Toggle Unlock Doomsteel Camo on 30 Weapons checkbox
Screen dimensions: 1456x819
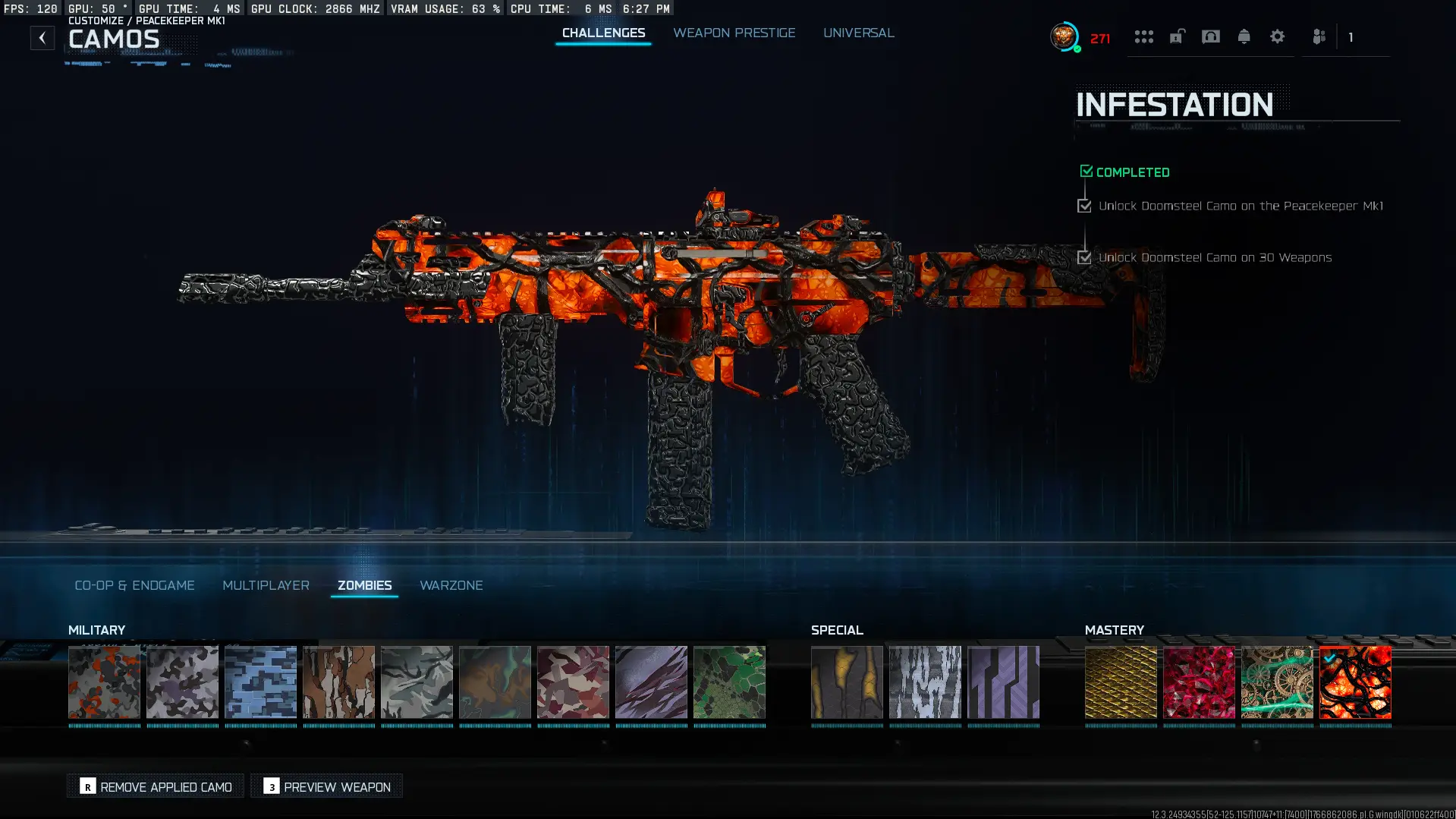point(1083,257)
